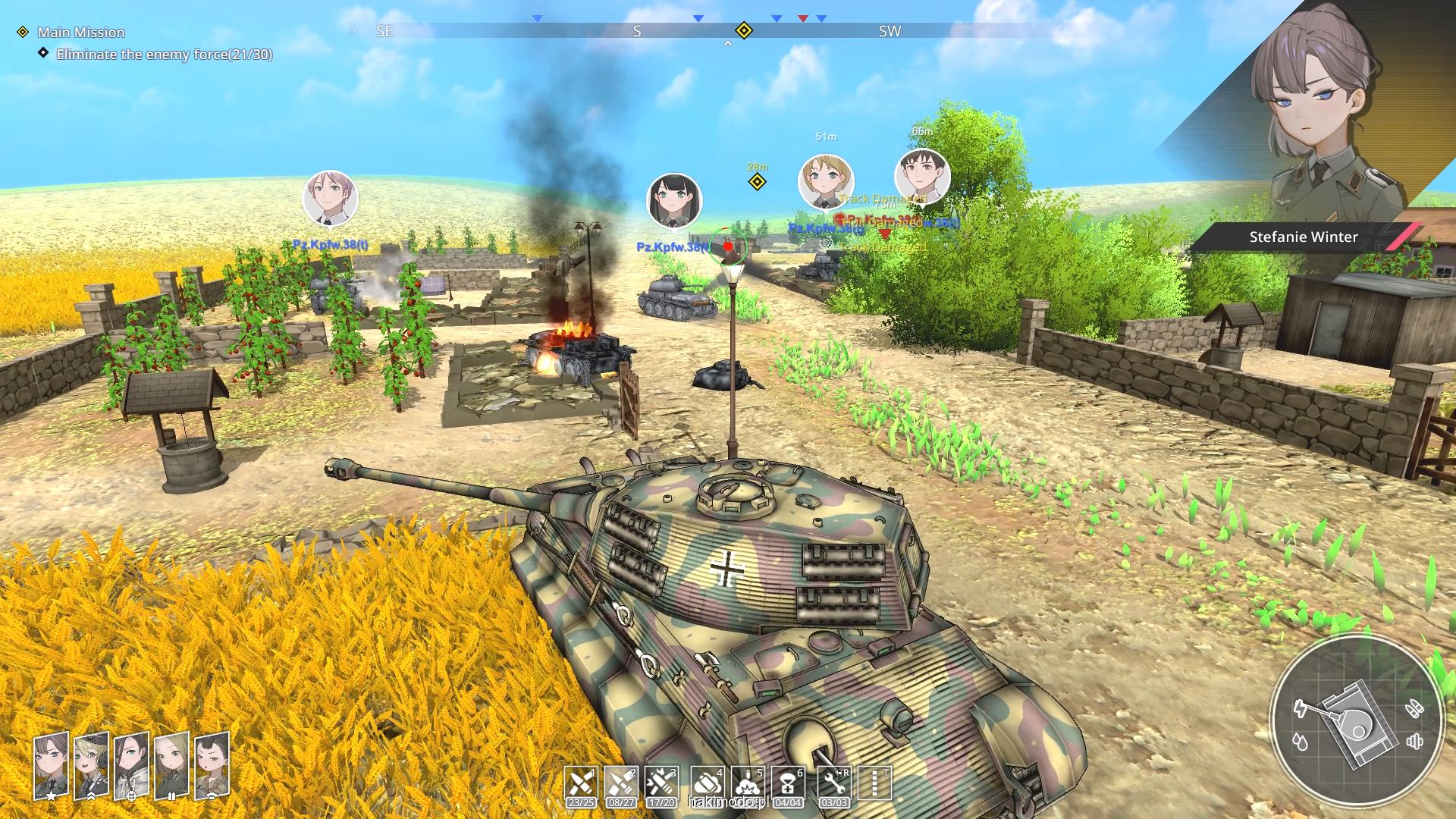
Task: Click the pink-haired ally portrait marker
Action: coord(331,199)
